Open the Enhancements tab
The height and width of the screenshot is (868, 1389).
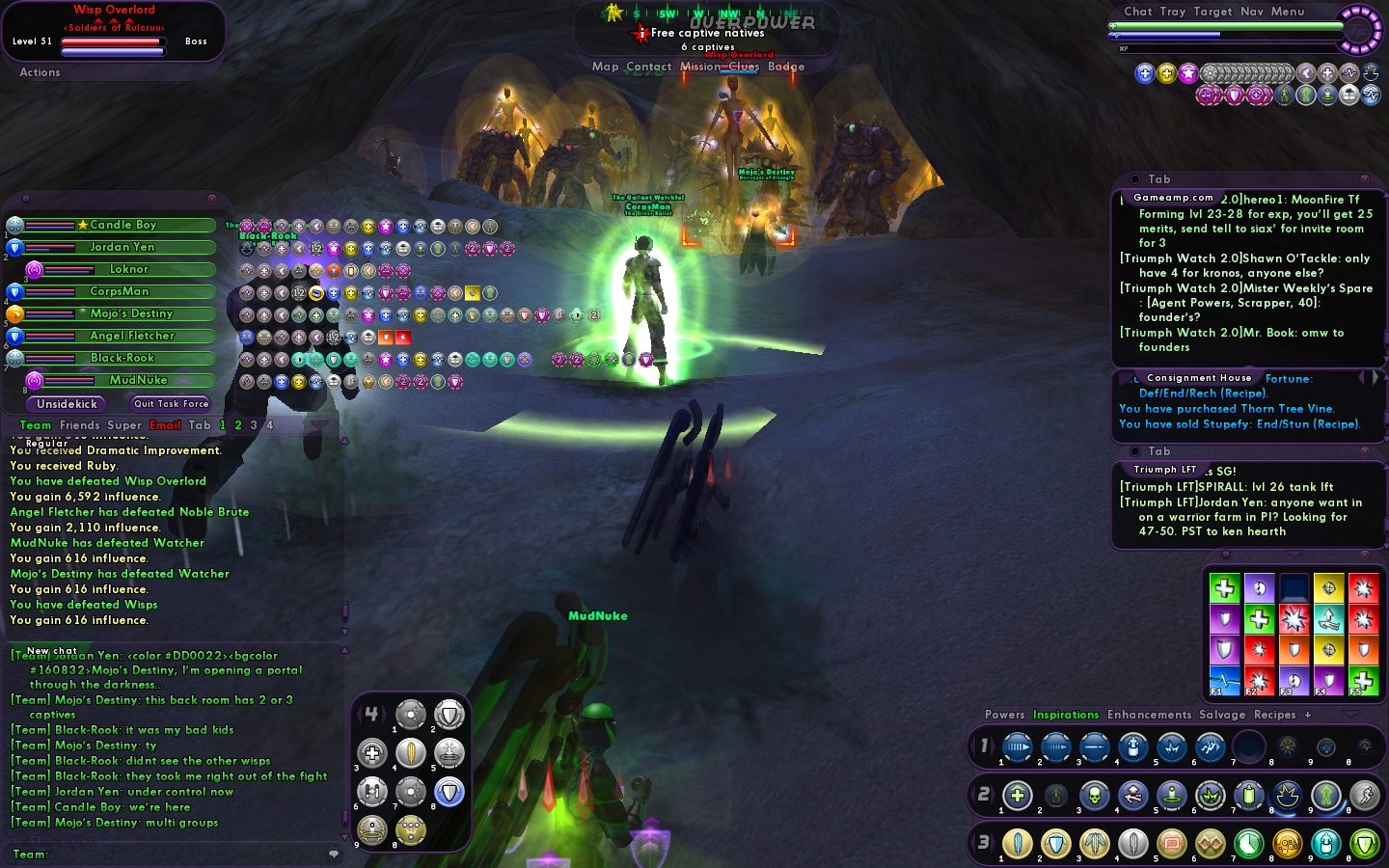tap(1149, 715)
